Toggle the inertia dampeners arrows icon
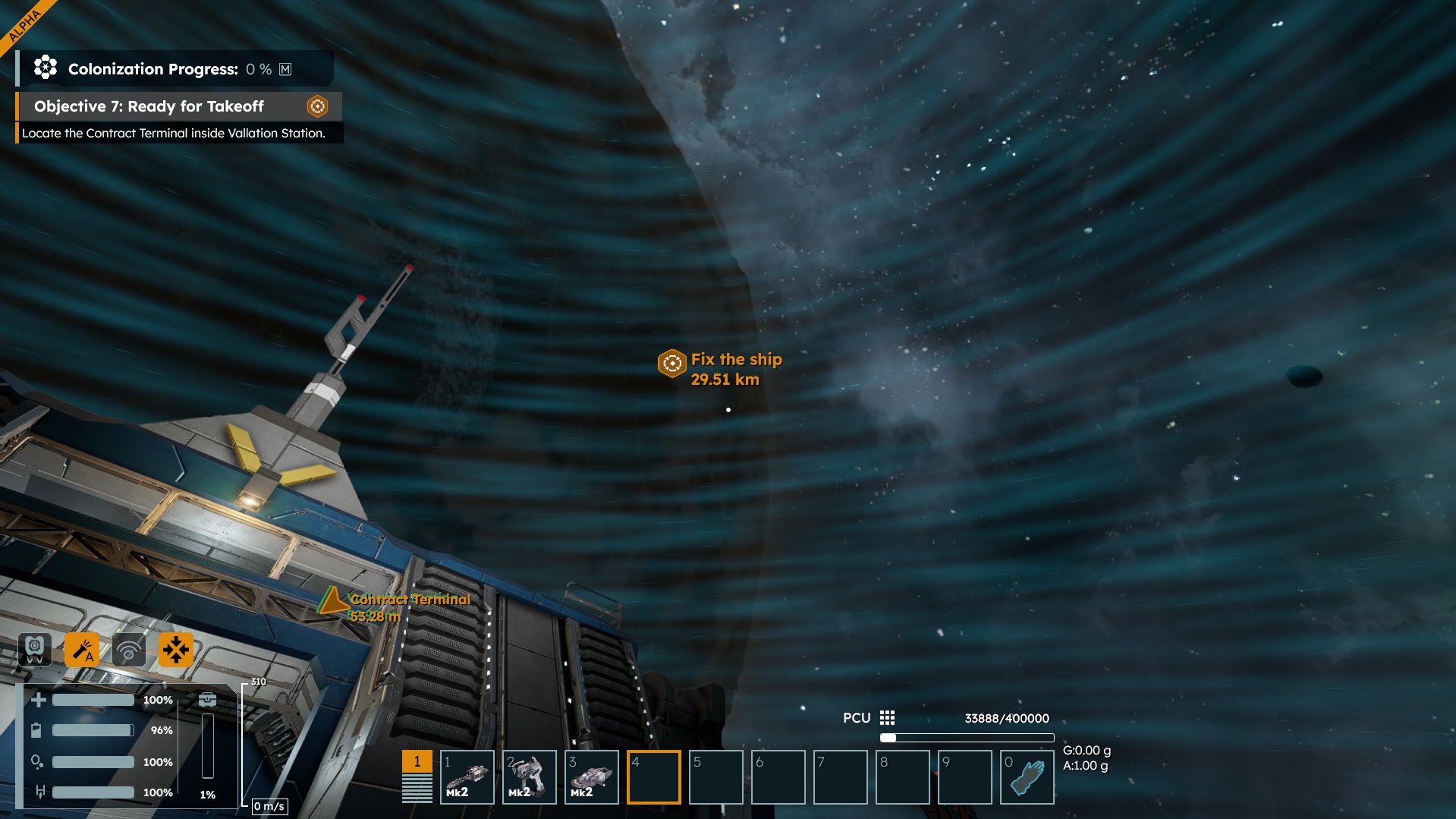The height and width of the screenshot is (819, 1456). (176, 650)
